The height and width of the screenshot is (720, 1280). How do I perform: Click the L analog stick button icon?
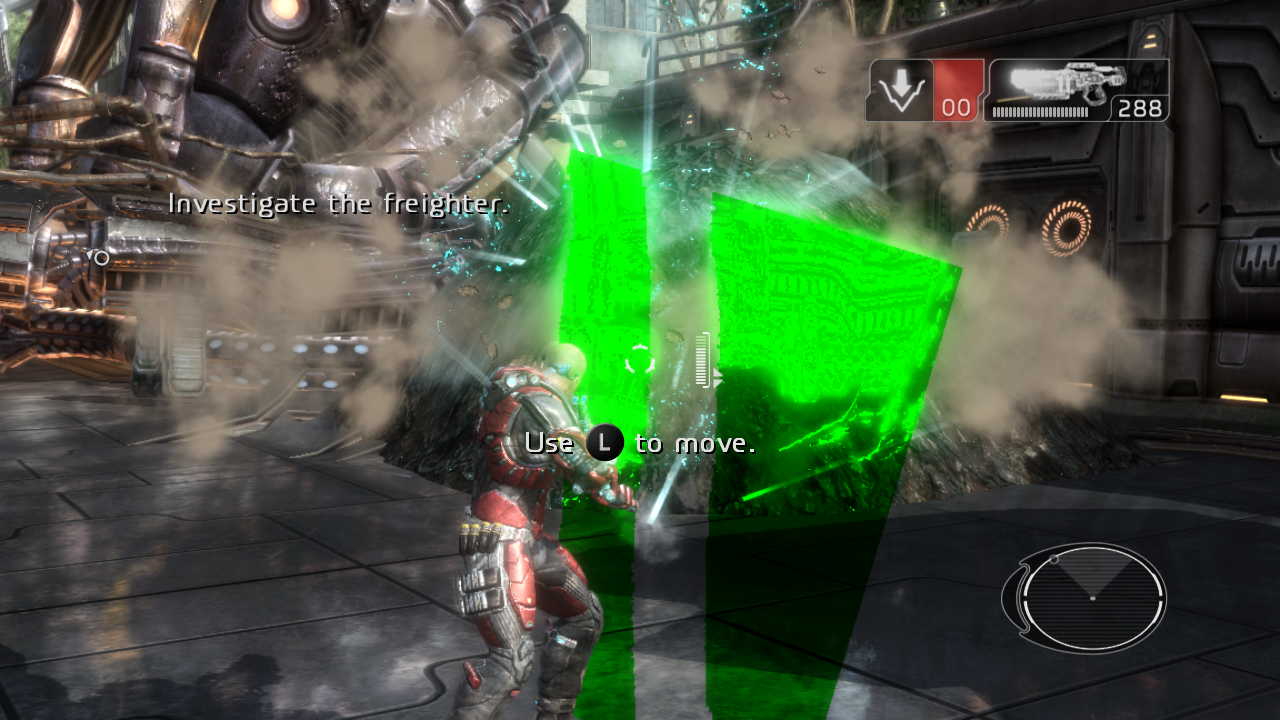[603, 441]
